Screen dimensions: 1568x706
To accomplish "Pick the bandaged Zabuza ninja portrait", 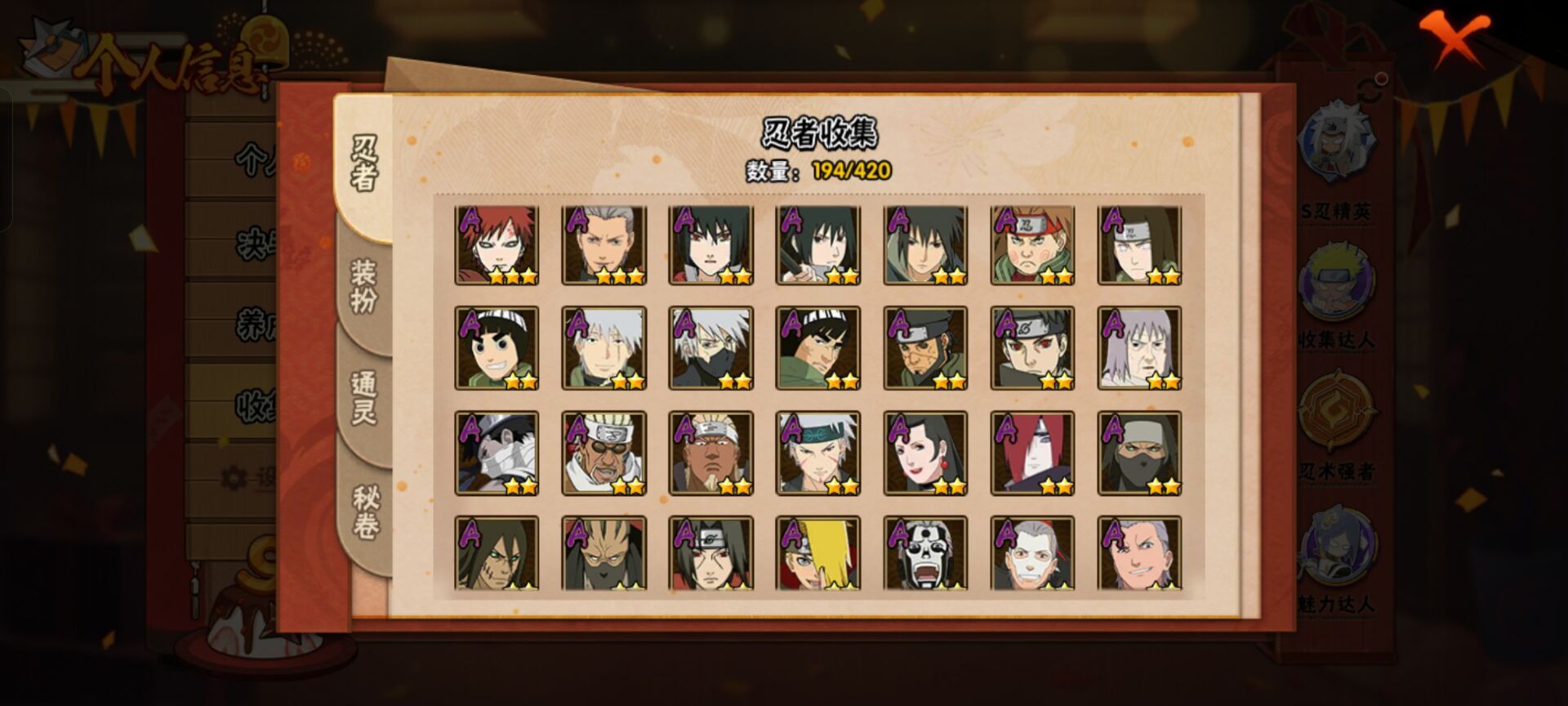I will [x=497, y=454].
